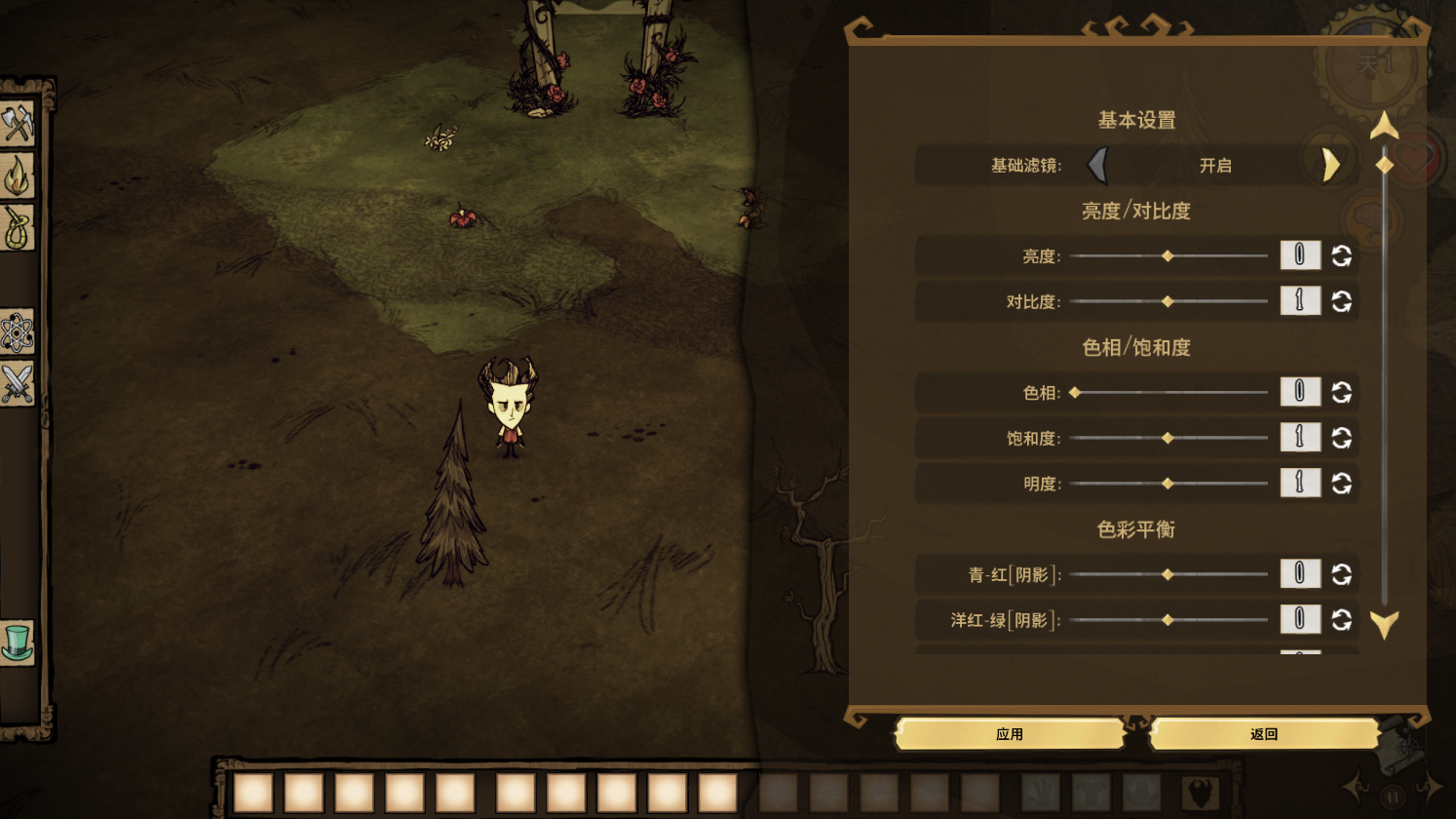Reset the 亮度 value to default
This screenshot has height=819, width=1456.
(1342, 255)
